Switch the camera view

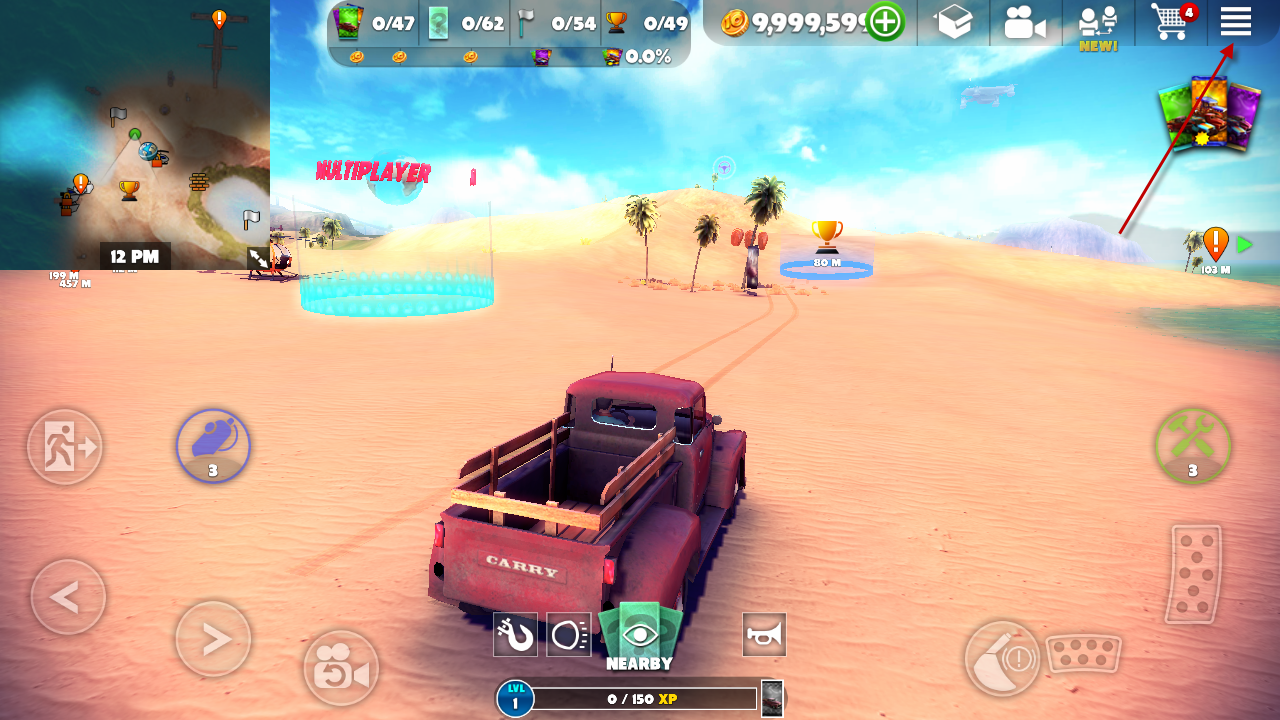point(341,669)
